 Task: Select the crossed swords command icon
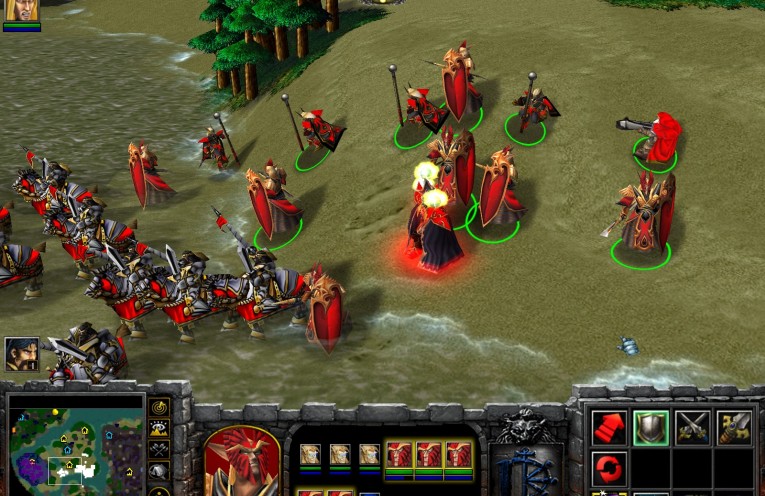point(692,428)
